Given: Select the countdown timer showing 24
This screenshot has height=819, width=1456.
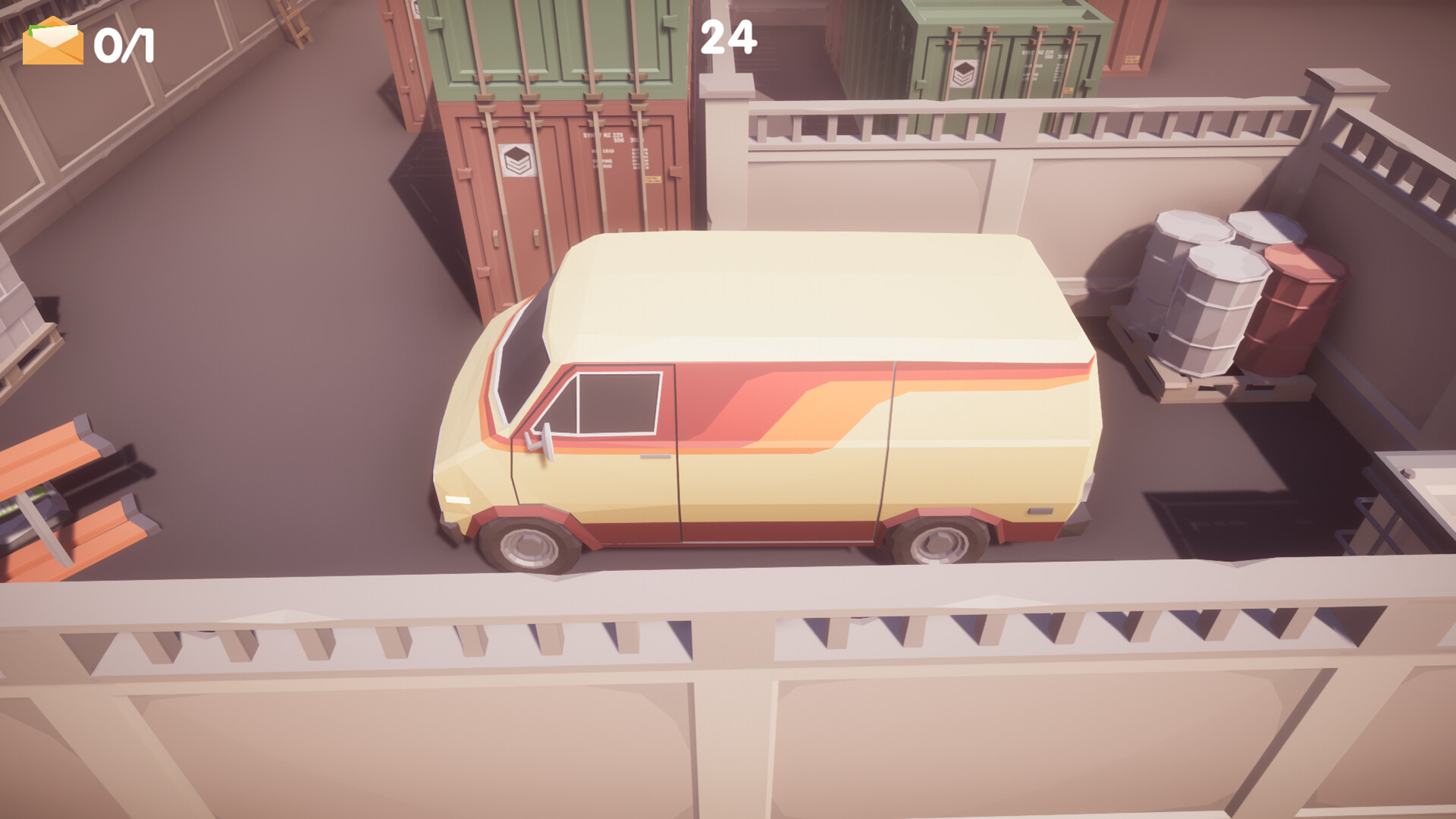Looking at the screenshot, I should point(729,36).
